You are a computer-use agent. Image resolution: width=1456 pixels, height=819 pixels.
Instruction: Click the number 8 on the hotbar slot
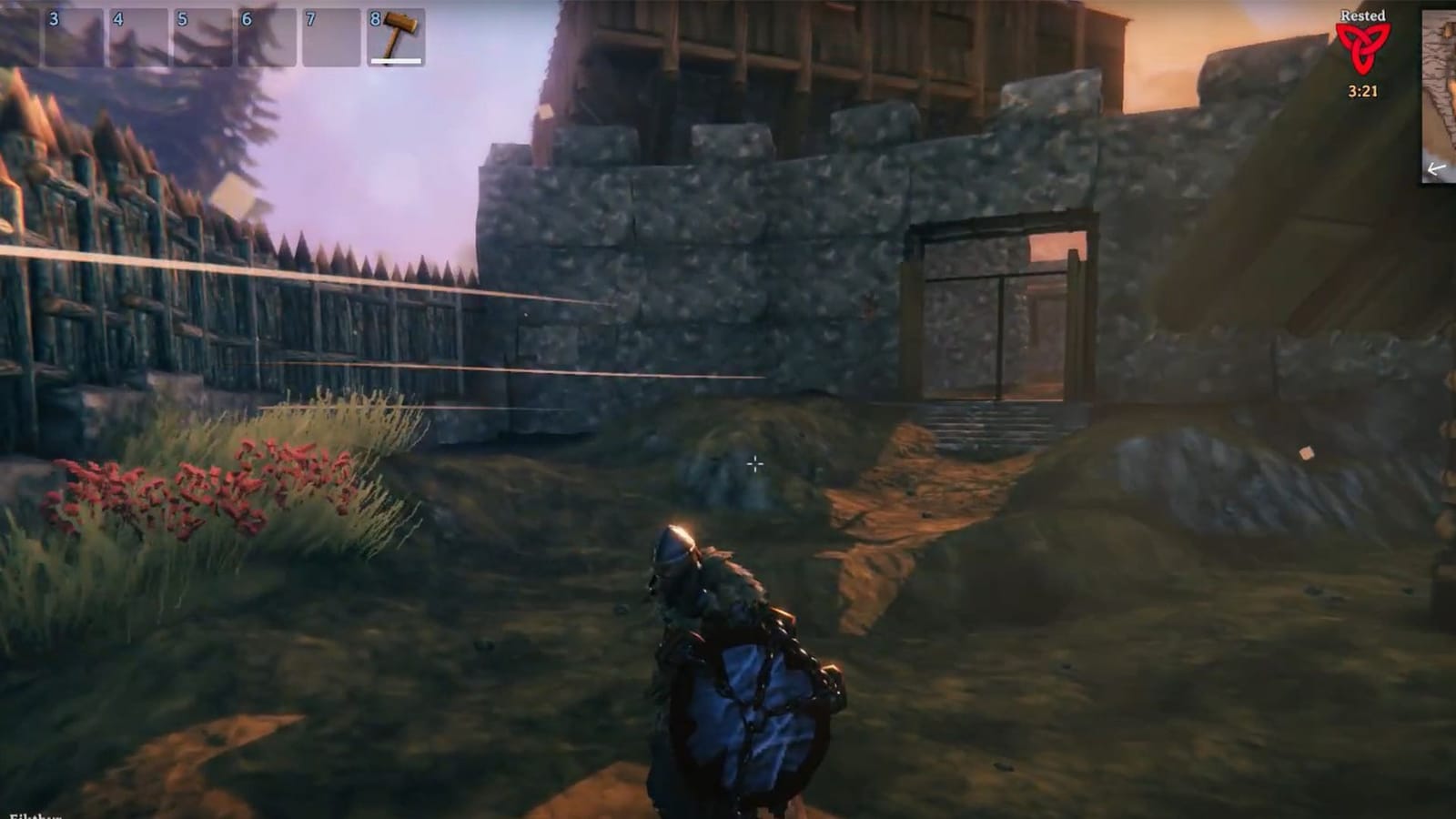[x=373, y=16]
